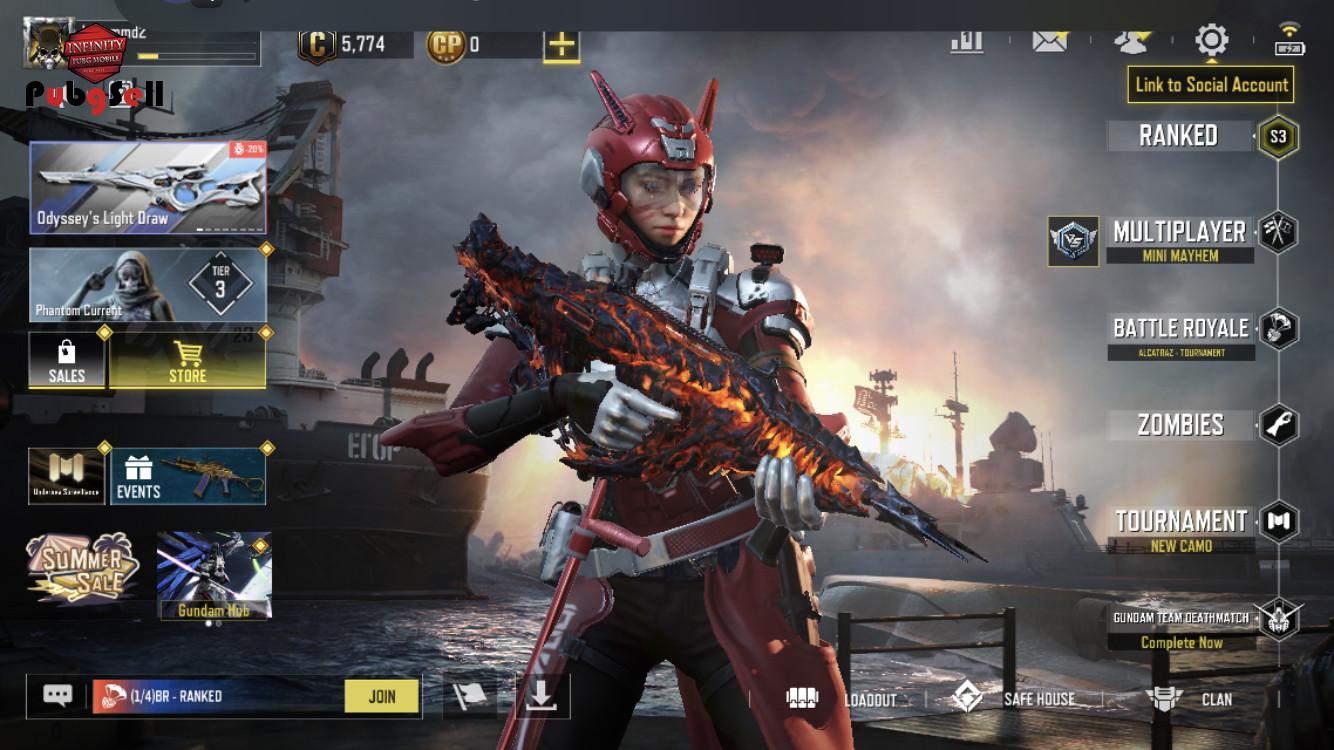Select Multiplayer Mini Mayhem mode
Viewport: 1334px width, 750px height.
[x=1180, y=240]
